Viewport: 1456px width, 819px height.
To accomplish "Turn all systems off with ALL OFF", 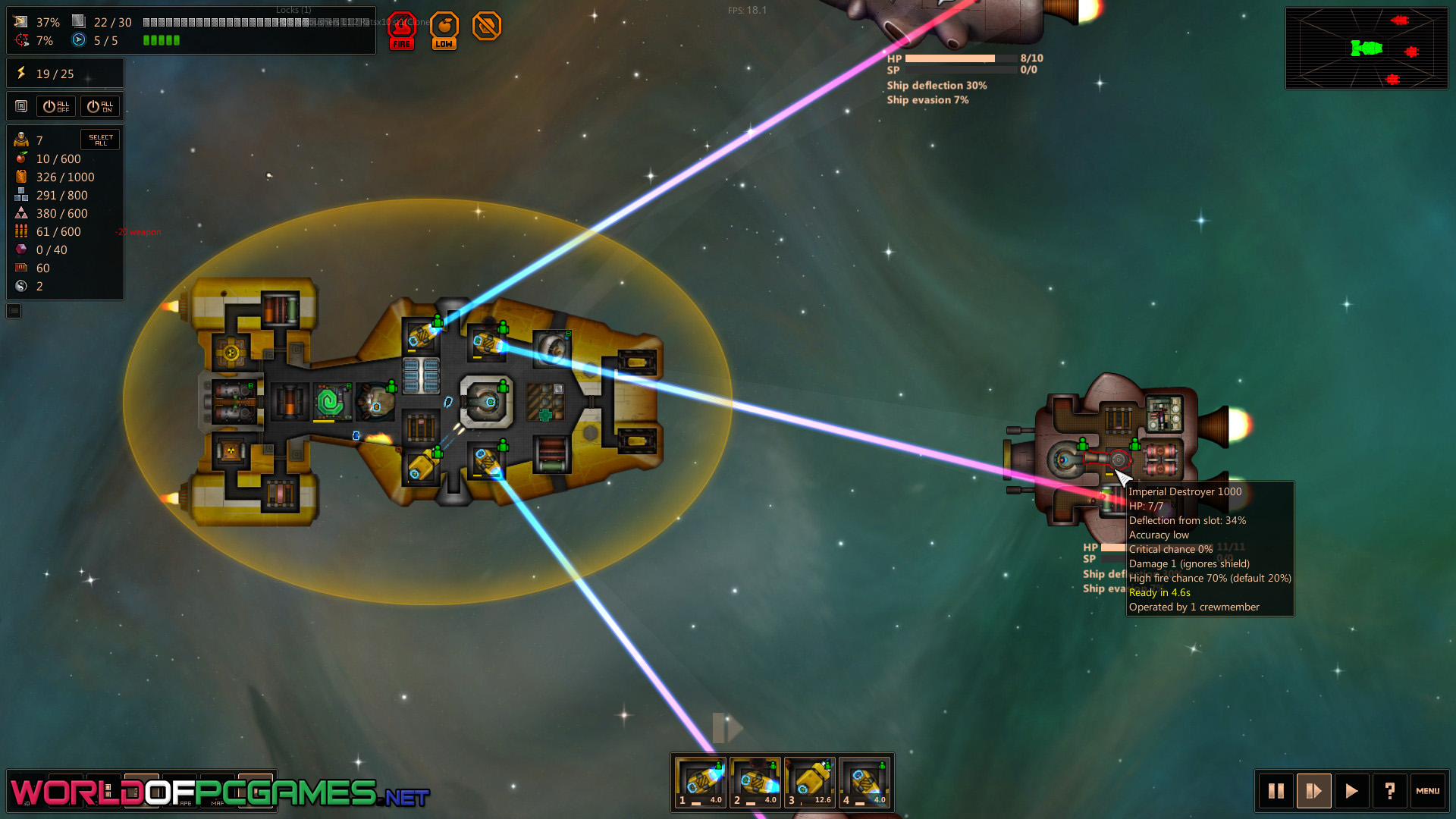I will [x=56, y=106].
